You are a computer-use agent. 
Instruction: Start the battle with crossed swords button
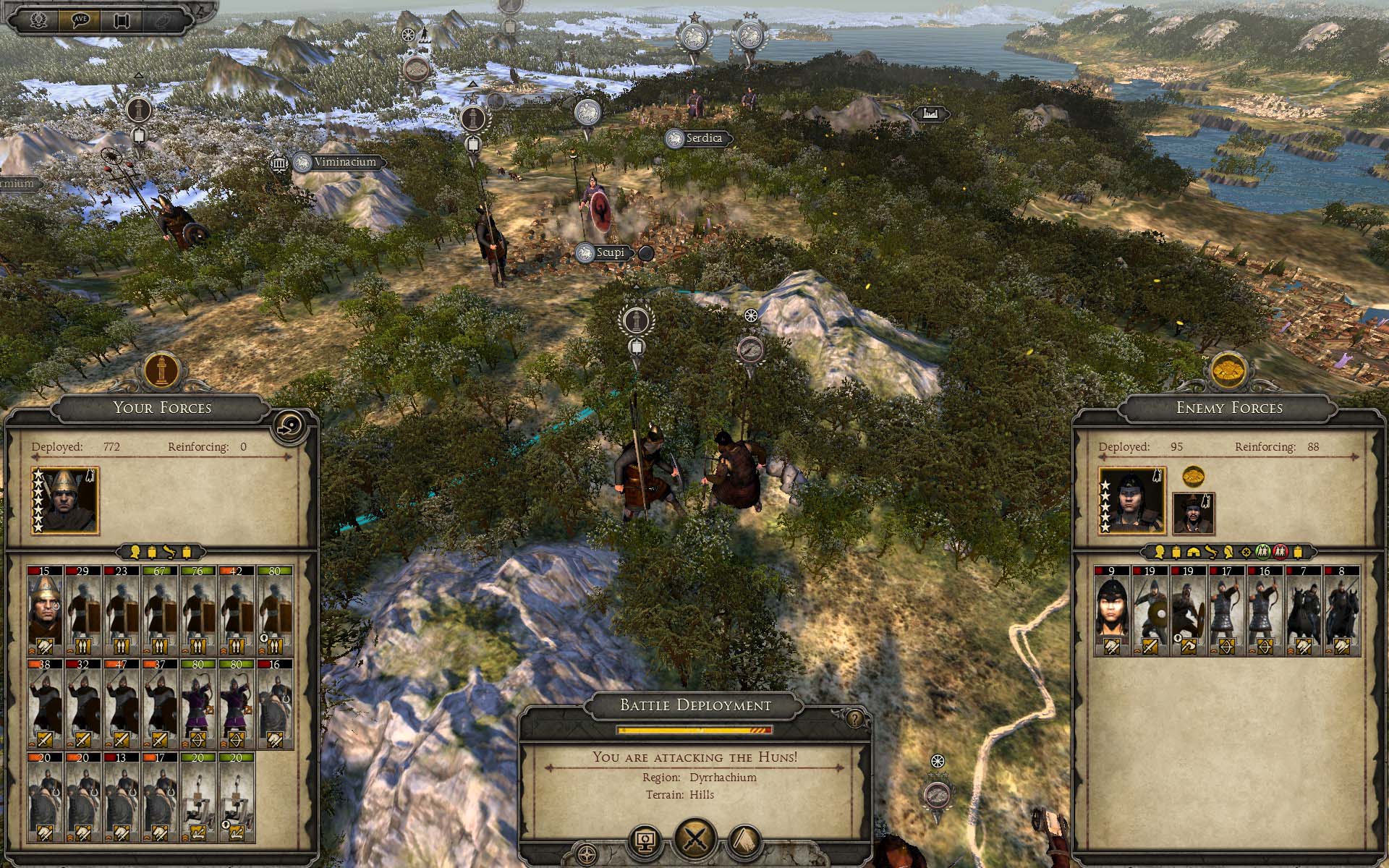(x=694, y=841)
